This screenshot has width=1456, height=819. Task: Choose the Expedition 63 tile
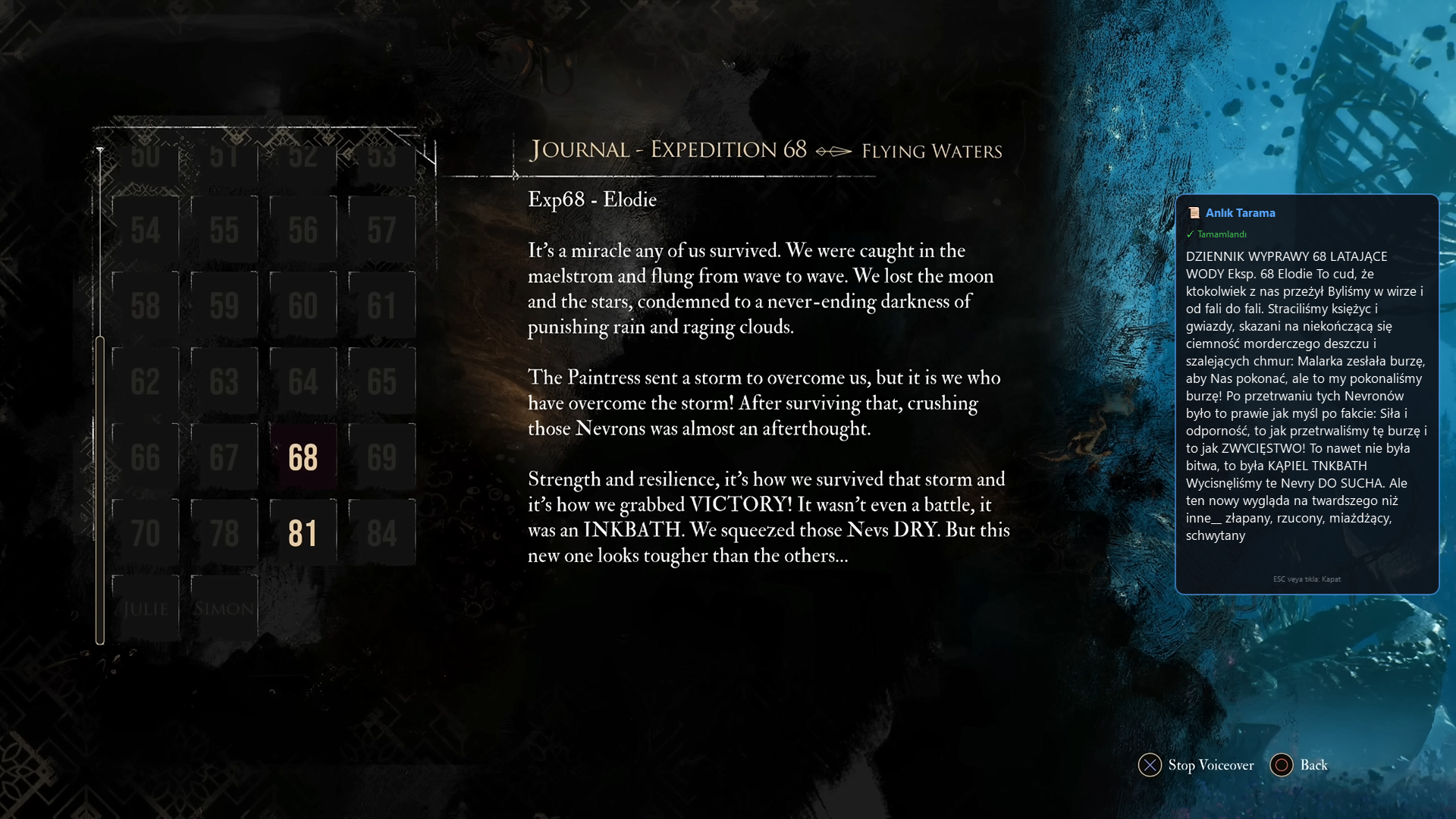(224, 381)
